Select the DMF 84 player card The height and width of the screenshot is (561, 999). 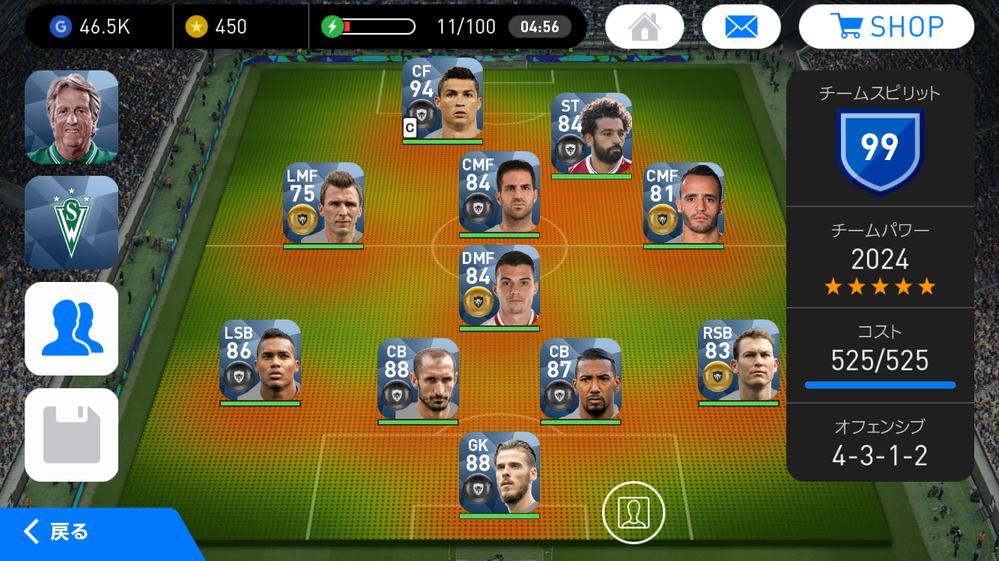pyautogui.click(x=500, y=285)
